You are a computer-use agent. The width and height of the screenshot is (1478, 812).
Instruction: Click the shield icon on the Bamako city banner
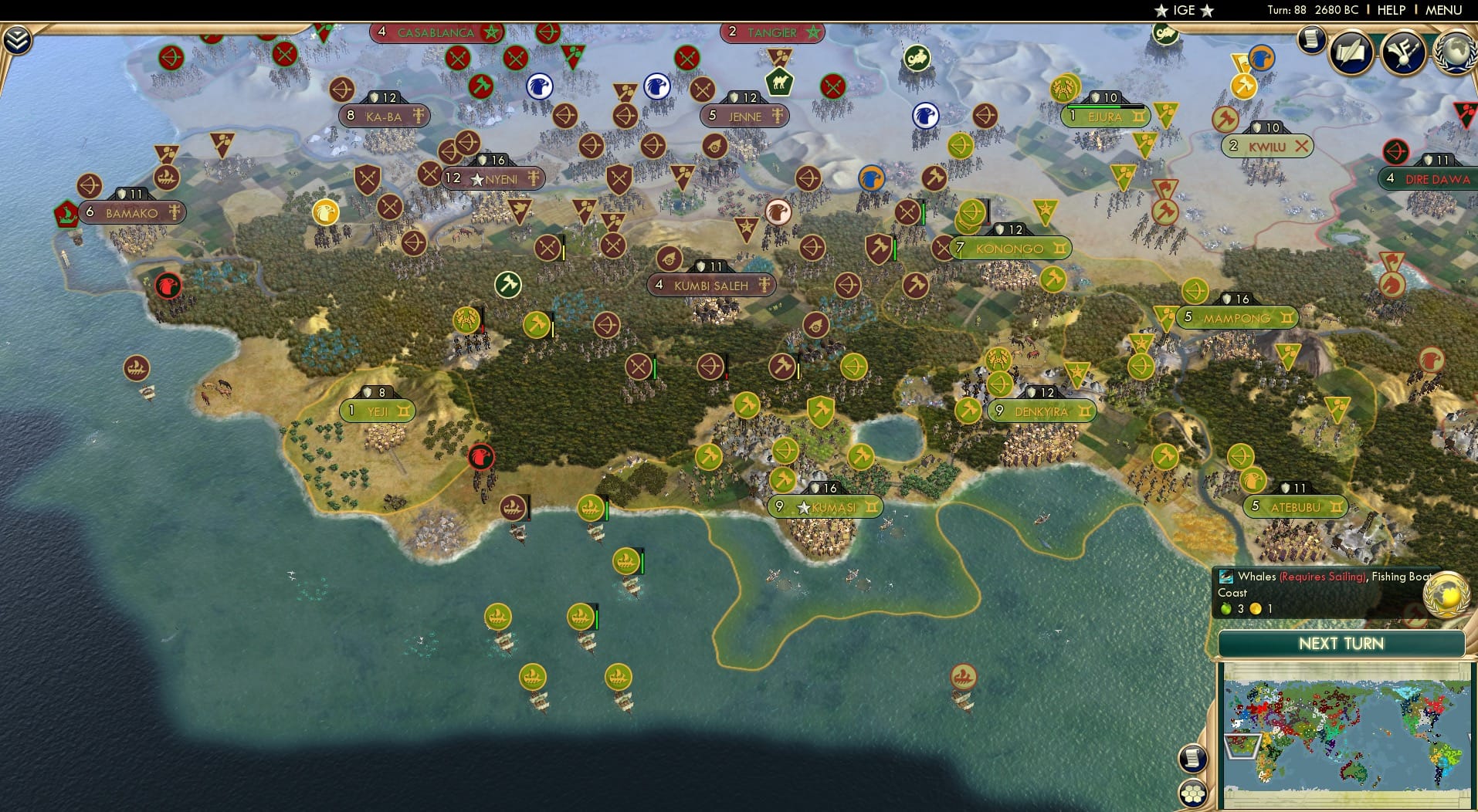coord(121,193)
